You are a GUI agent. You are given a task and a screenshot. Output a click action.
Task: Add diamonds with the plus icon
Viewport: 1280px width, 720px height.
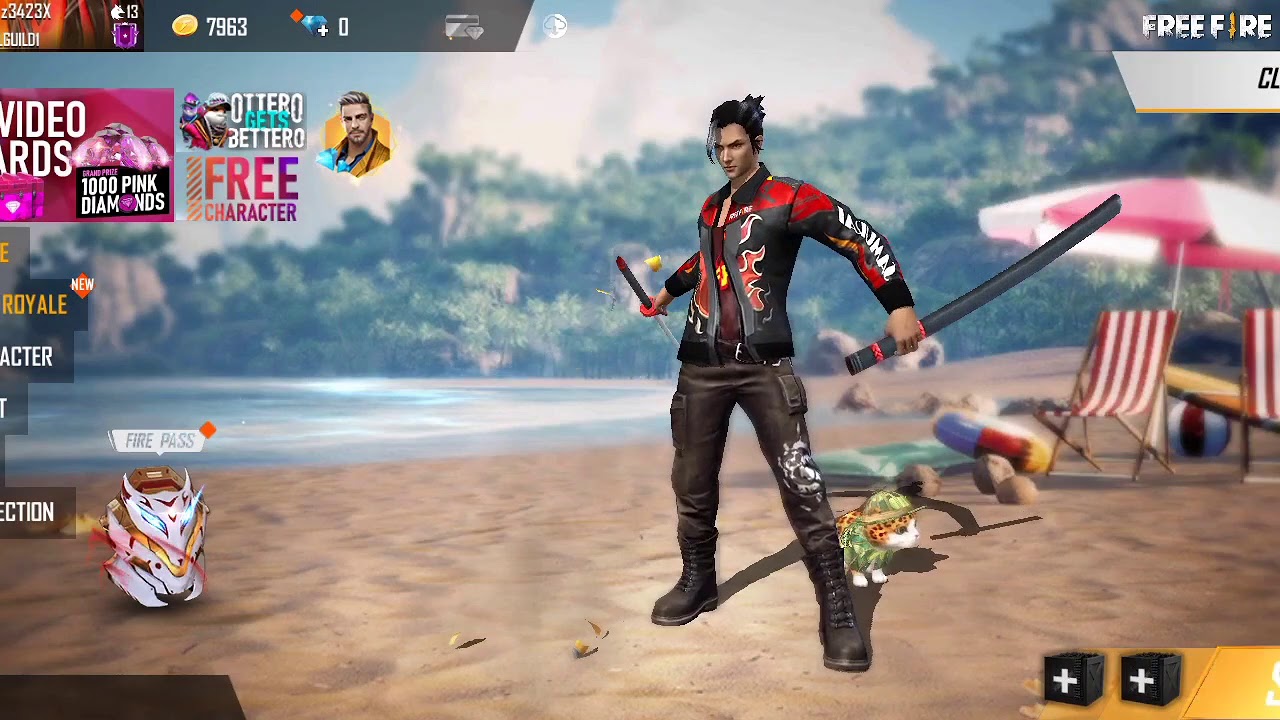click(x=320, y=28)
